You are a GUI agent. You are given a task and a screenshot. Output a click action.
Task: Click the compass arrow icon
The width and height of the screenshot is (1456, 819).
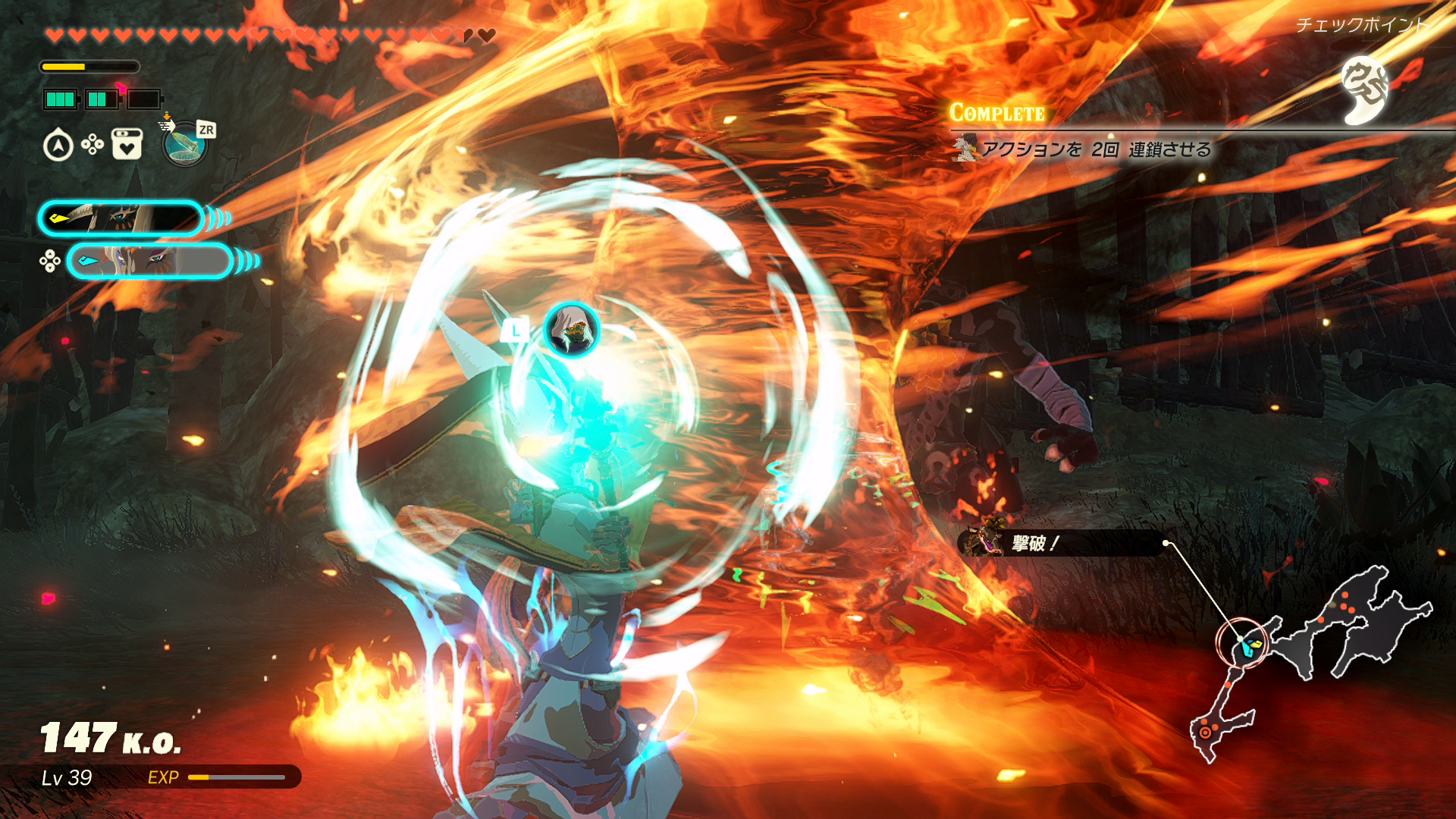[x=58, y=146]
